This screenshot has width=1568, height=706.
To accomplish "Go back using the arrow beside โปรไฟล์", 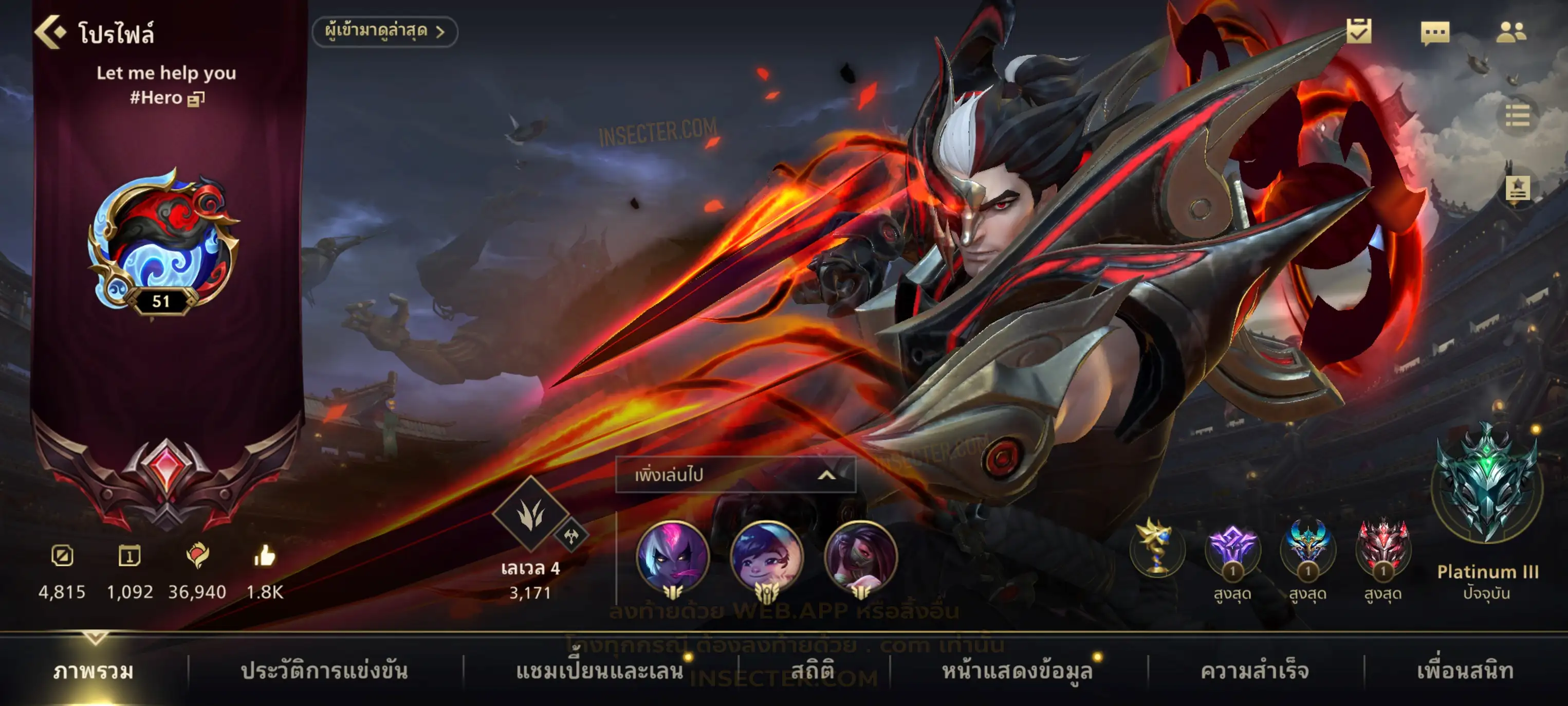I will click(x=50, y=32).
